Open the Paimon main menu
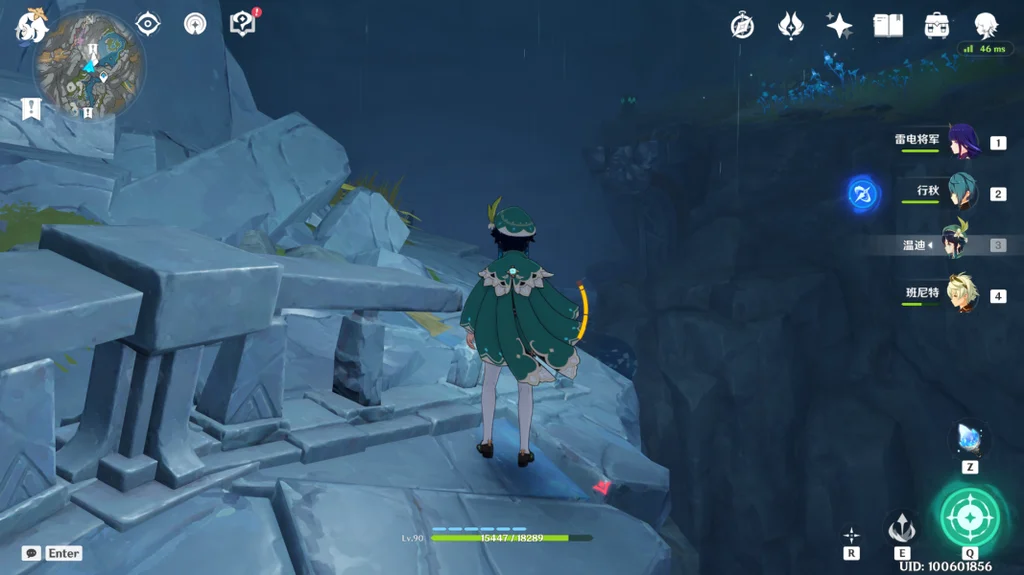The width and height of the screenshot is (1024, 575). 32,26
